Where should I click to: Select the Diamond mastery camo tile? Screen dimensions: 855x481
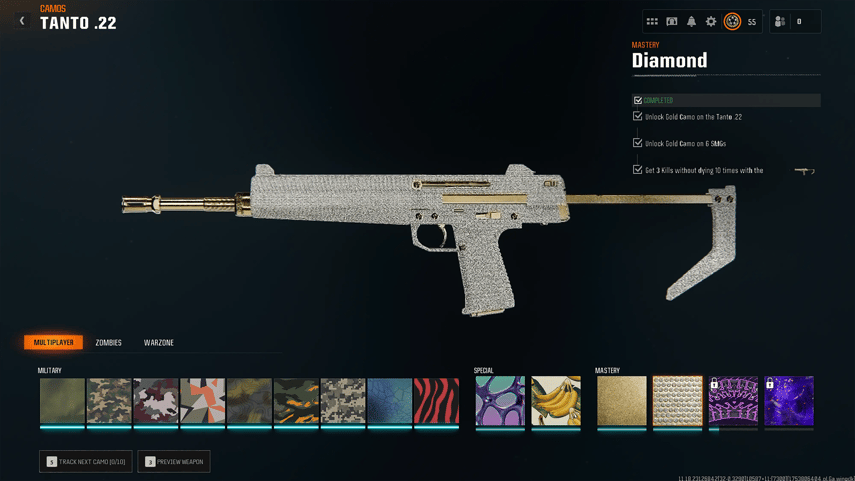pos(678,401)
